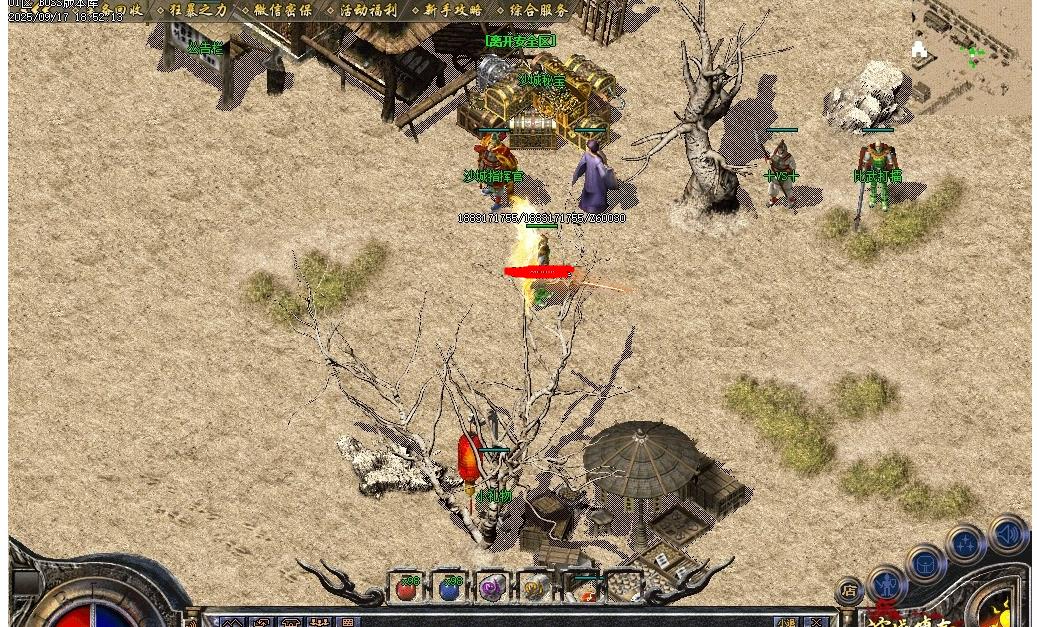Open the 综合服务 services menu

[x=538, y=10]
